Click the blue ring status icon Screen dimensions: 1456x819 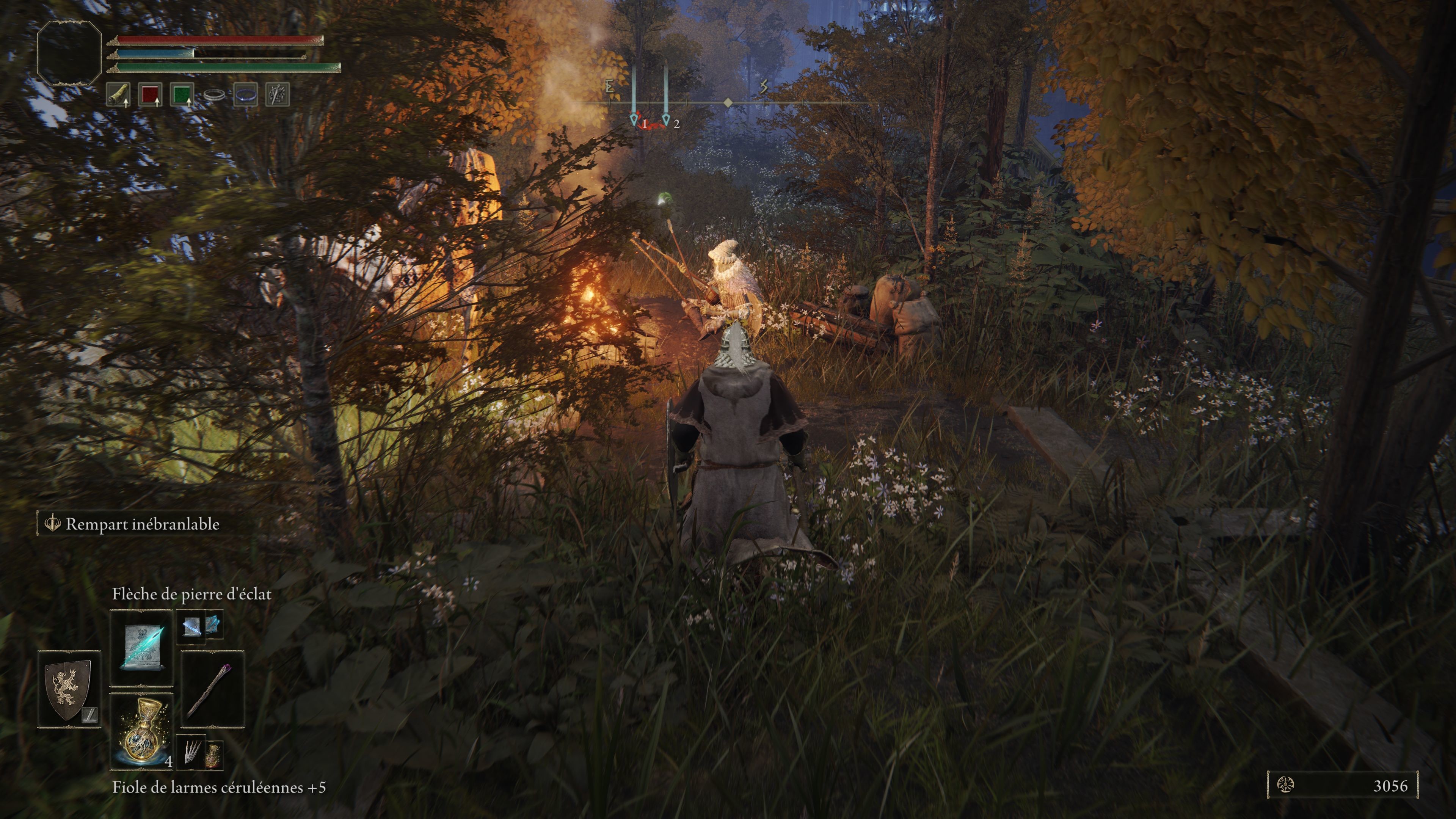click(245, 94)
